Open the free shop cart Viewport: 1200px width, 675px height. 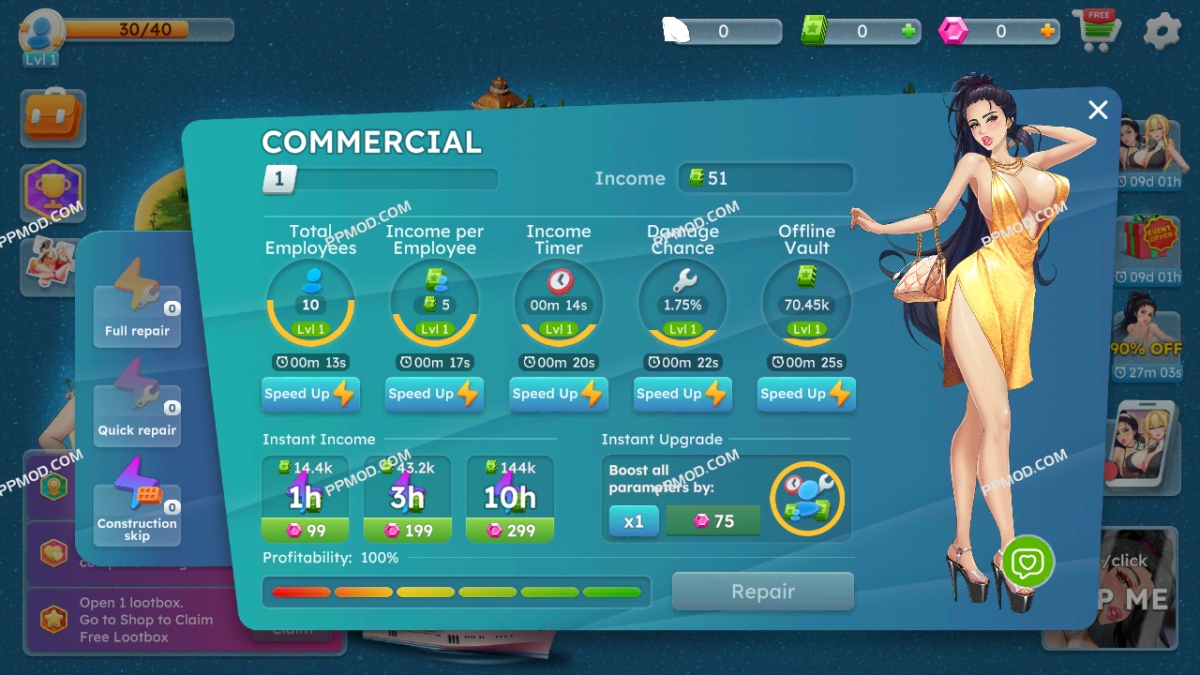[1097, 30]
